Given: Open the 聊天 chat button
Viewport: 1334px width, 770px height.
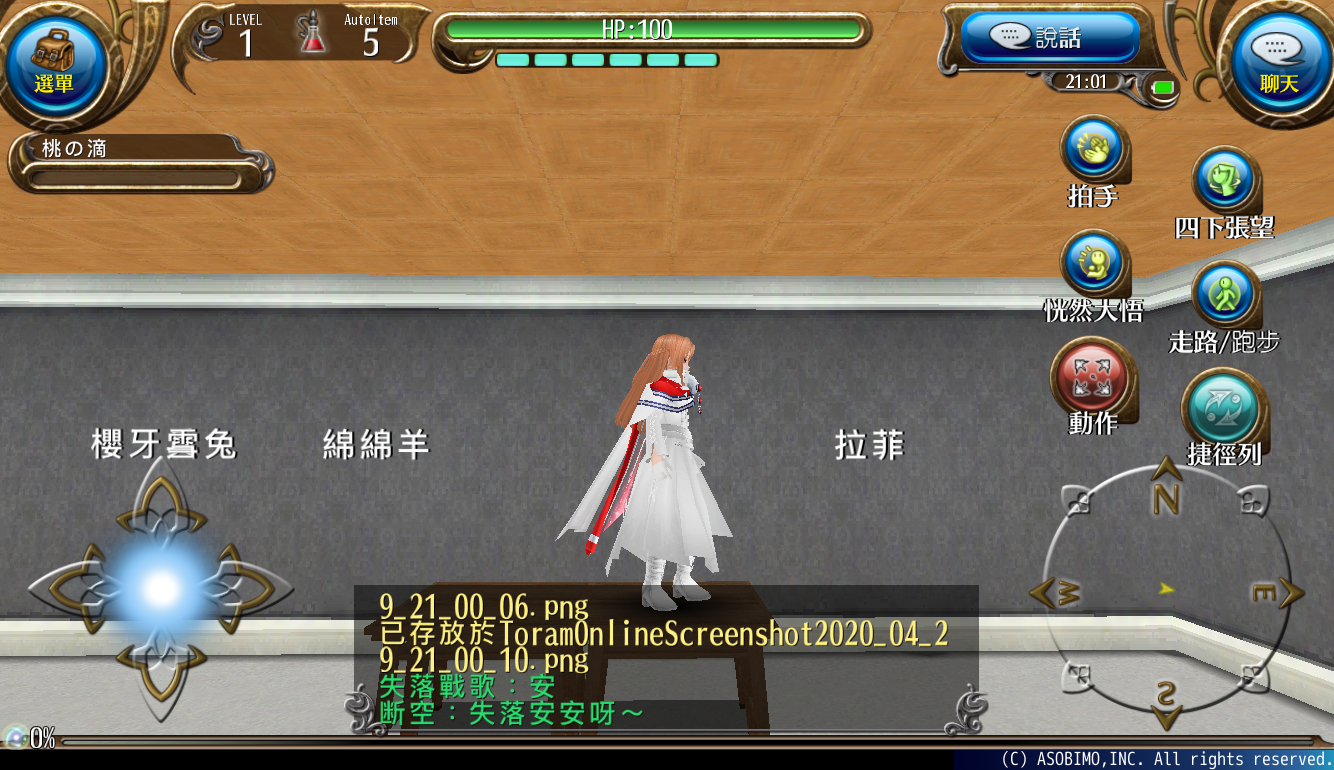Looking at the screenshot, I should 1279,62.
